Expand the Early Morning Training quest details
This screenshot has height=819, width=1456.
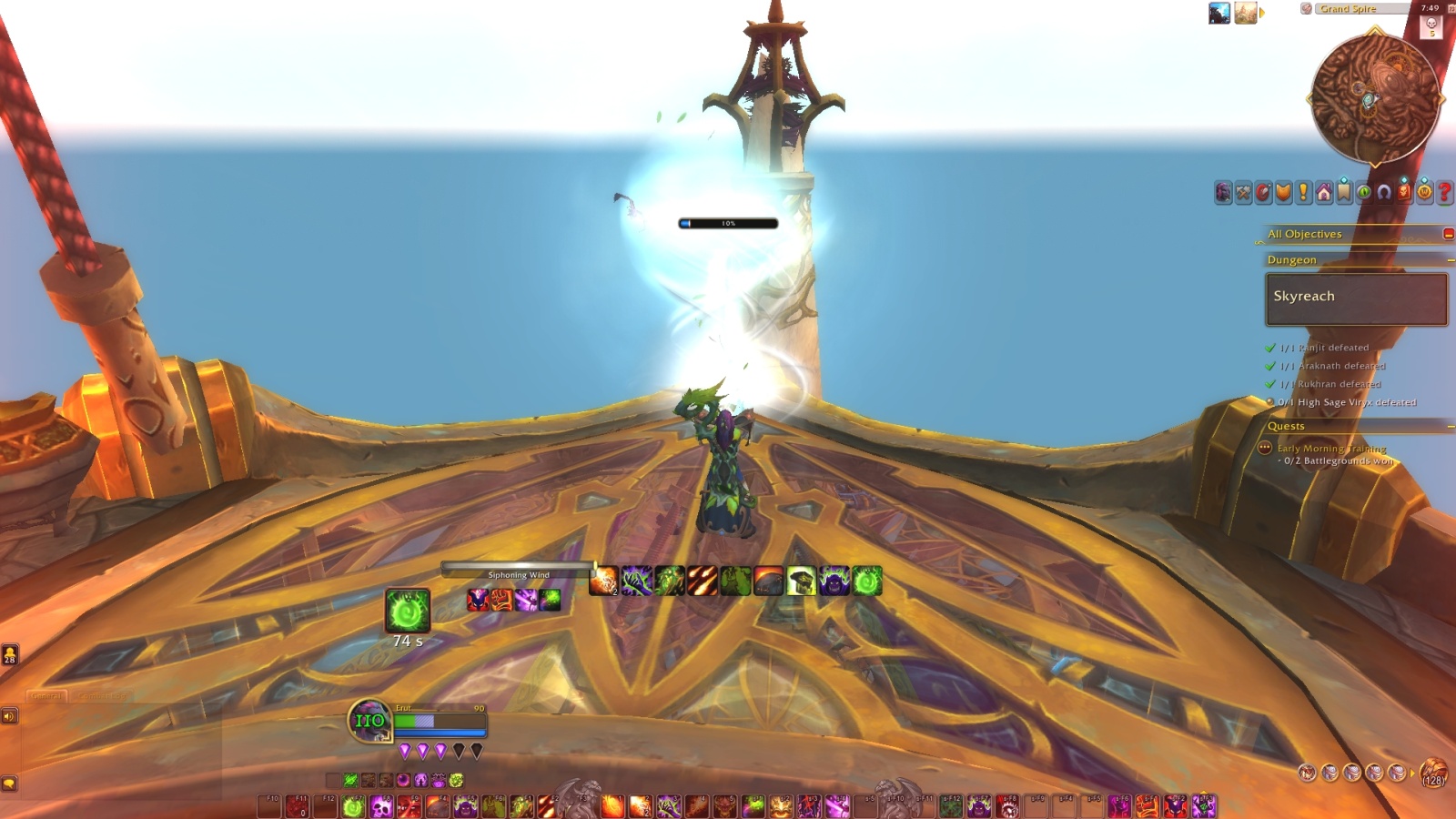point(1263,448)
